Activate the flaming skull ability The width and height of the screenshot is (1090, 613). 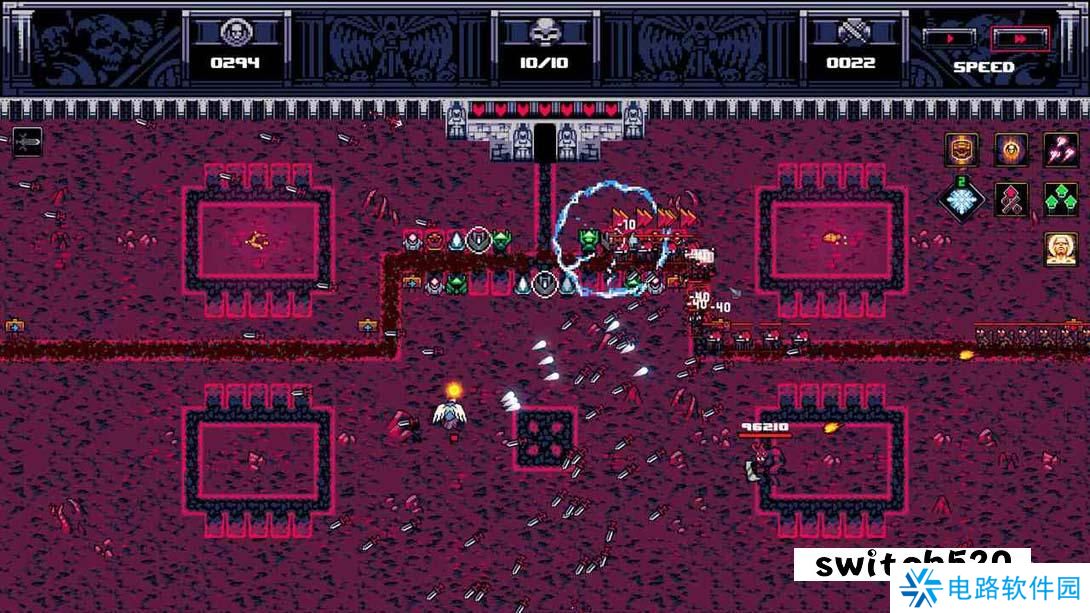(x=1011, y=150)
